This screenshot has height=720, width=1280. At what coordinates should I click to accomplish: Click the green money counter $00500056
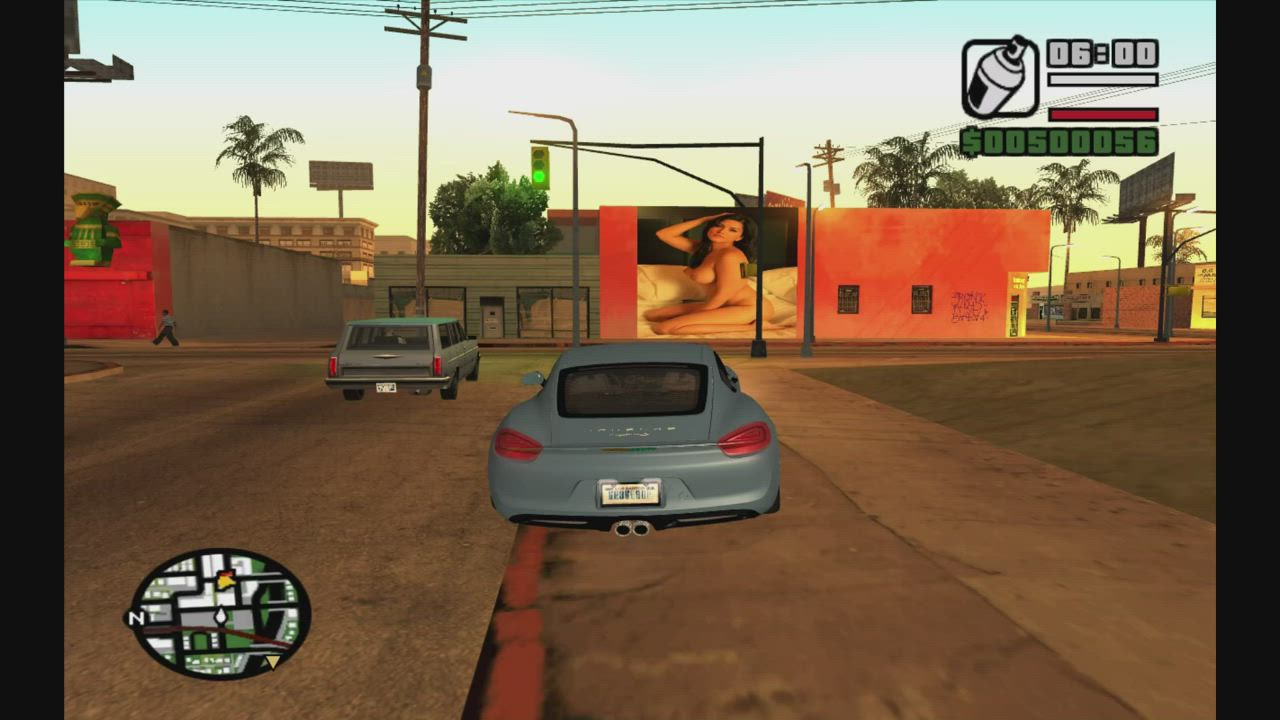pos(1060,141)
